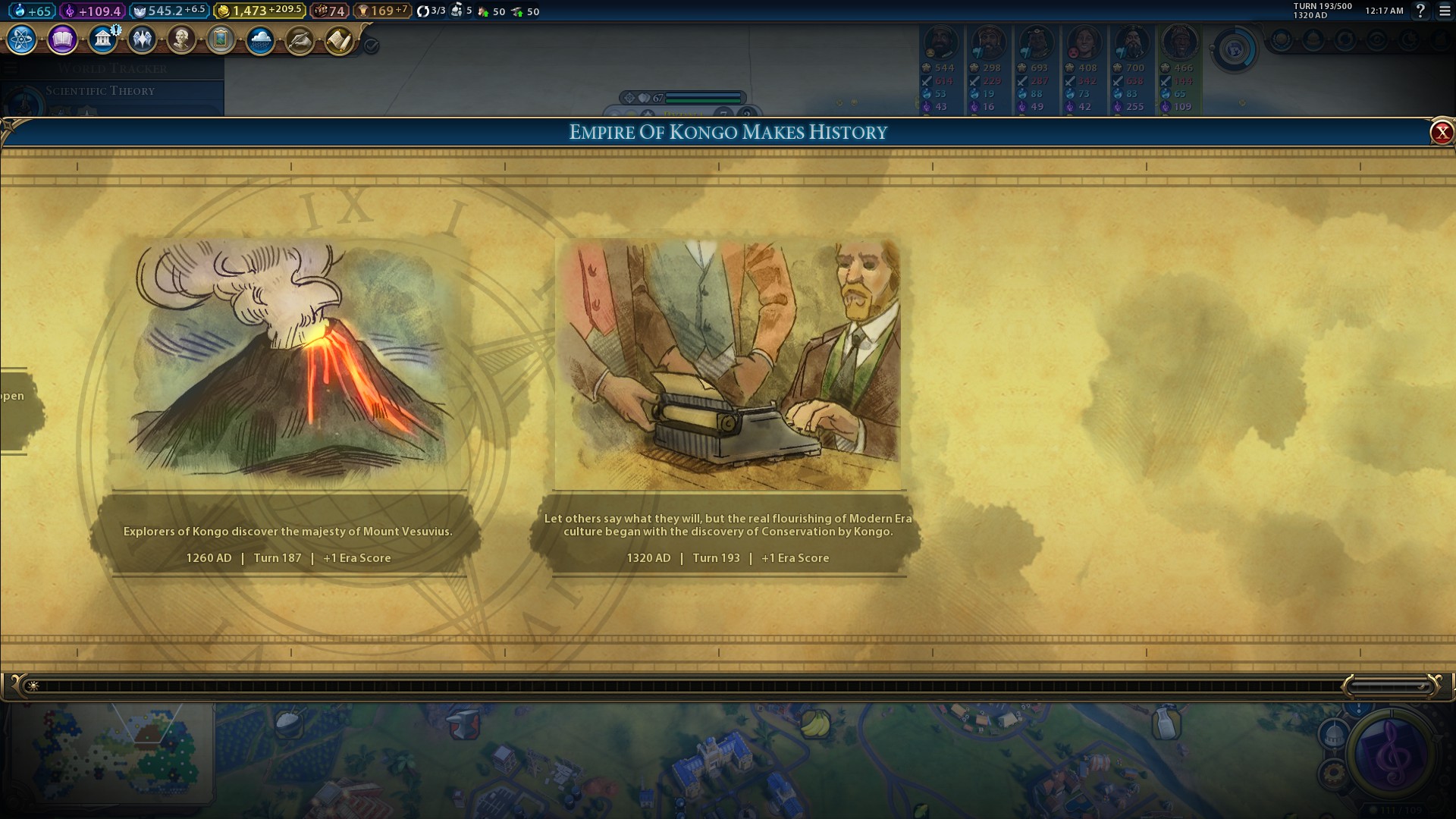Open the government building icon
Viewport: 1456px width, 819px height.
[102, 39]
